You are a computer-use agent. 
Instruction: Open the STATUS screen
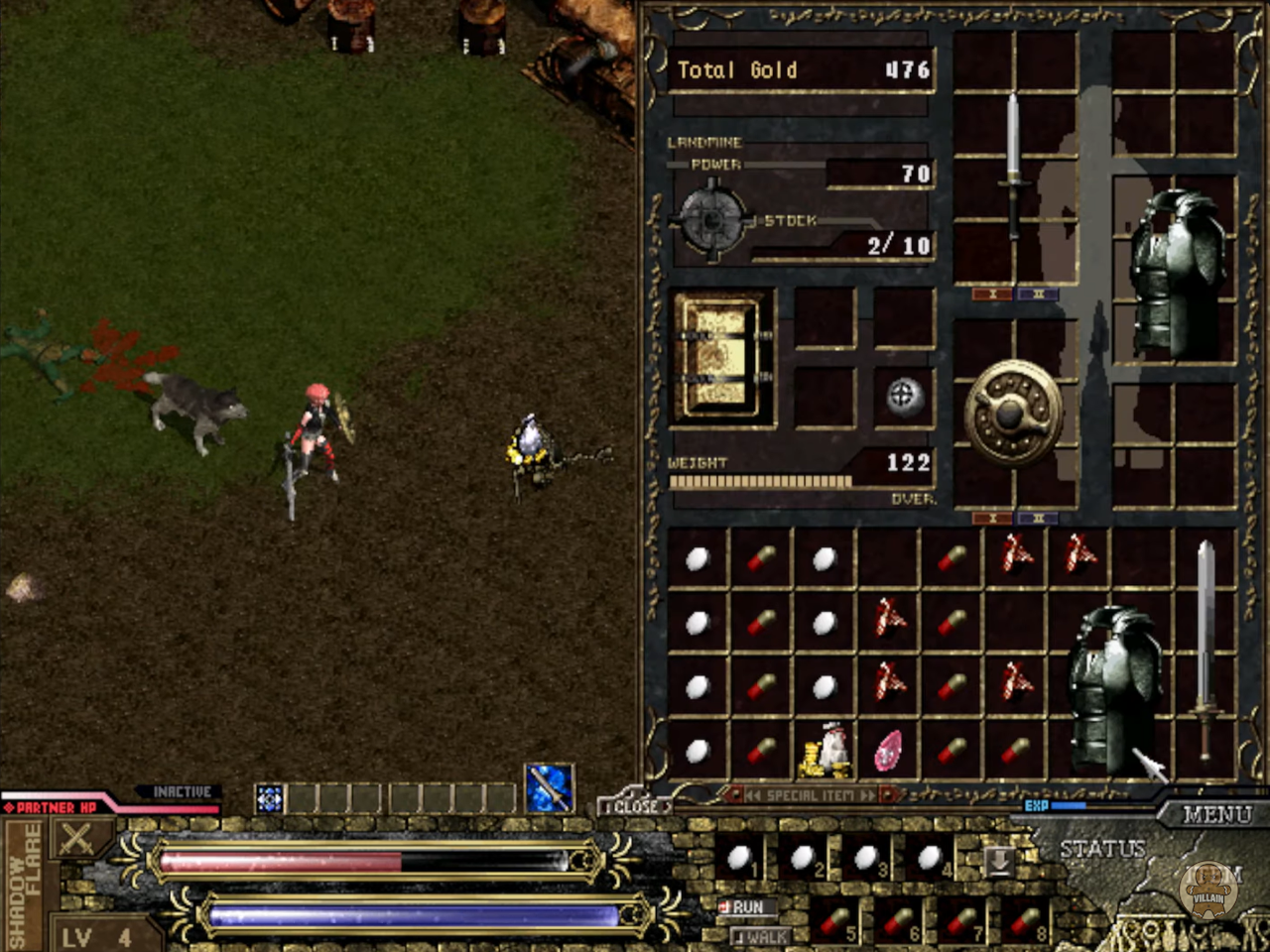click(x=1102, y=849)
